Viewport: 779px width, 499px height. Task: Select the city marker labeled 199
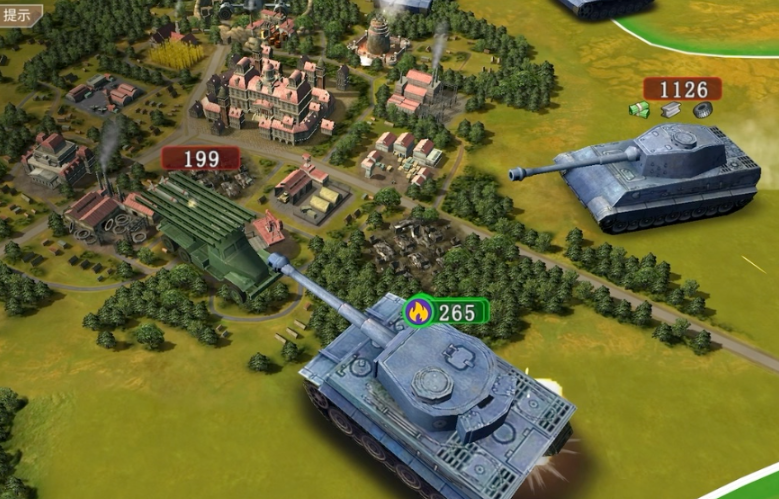click(201, 158)
